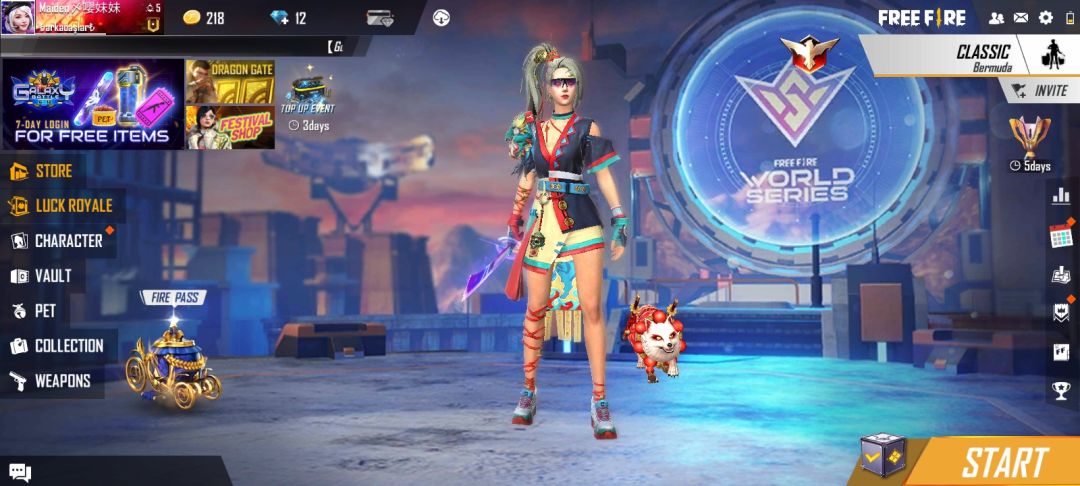Open the chat speech bubble

[20, 472]
